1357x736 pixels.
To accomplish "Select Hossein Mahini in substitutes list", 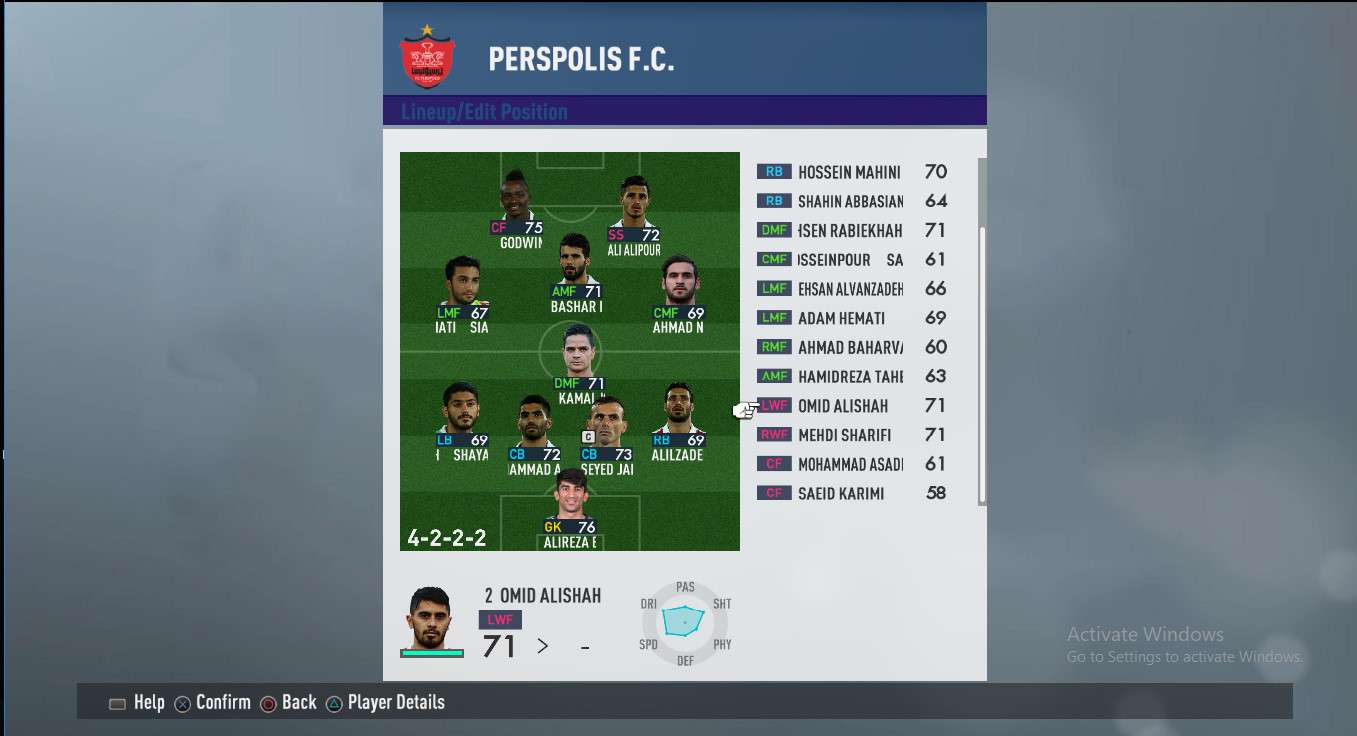I will (x=850, y=172).
